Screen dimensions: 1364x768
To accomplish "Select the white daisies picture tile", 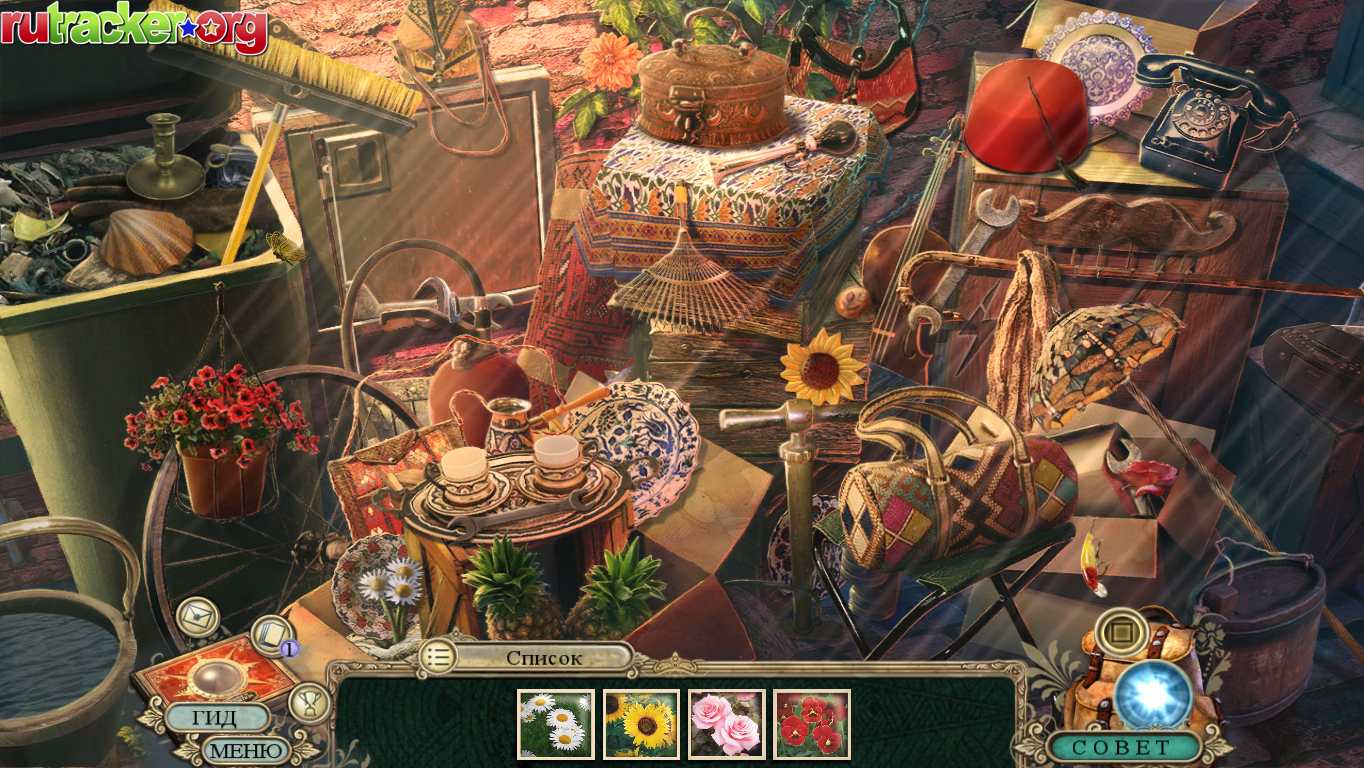I will coord(555,724).
